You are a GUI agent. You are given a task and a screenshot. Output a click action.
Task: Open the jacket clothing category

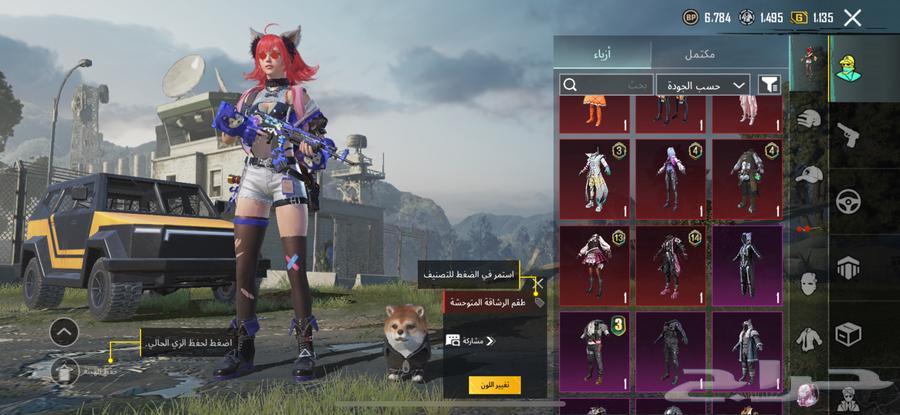click(808, 338)
